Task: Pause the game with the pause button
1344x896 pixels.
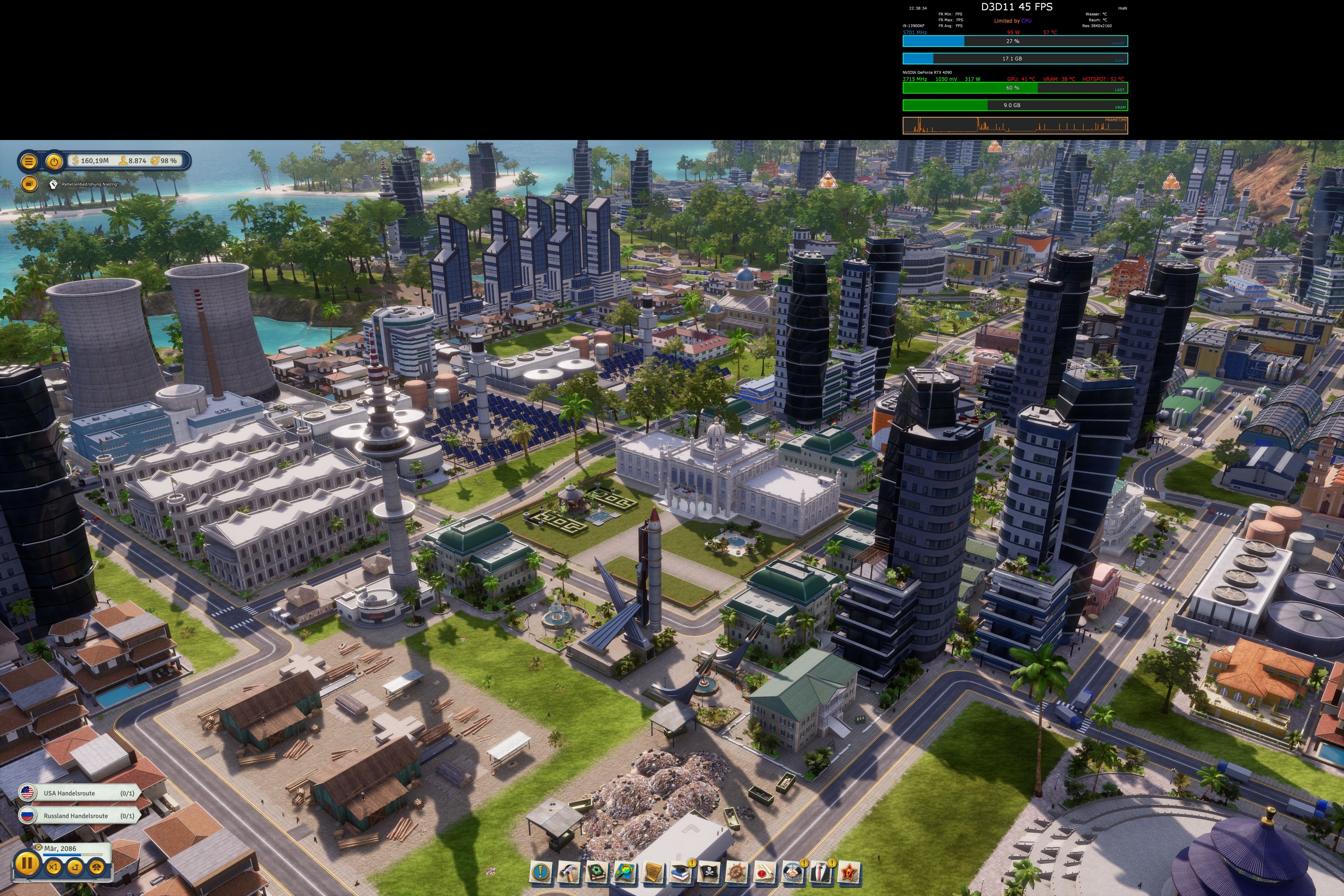Action: [x=27, y=864]
